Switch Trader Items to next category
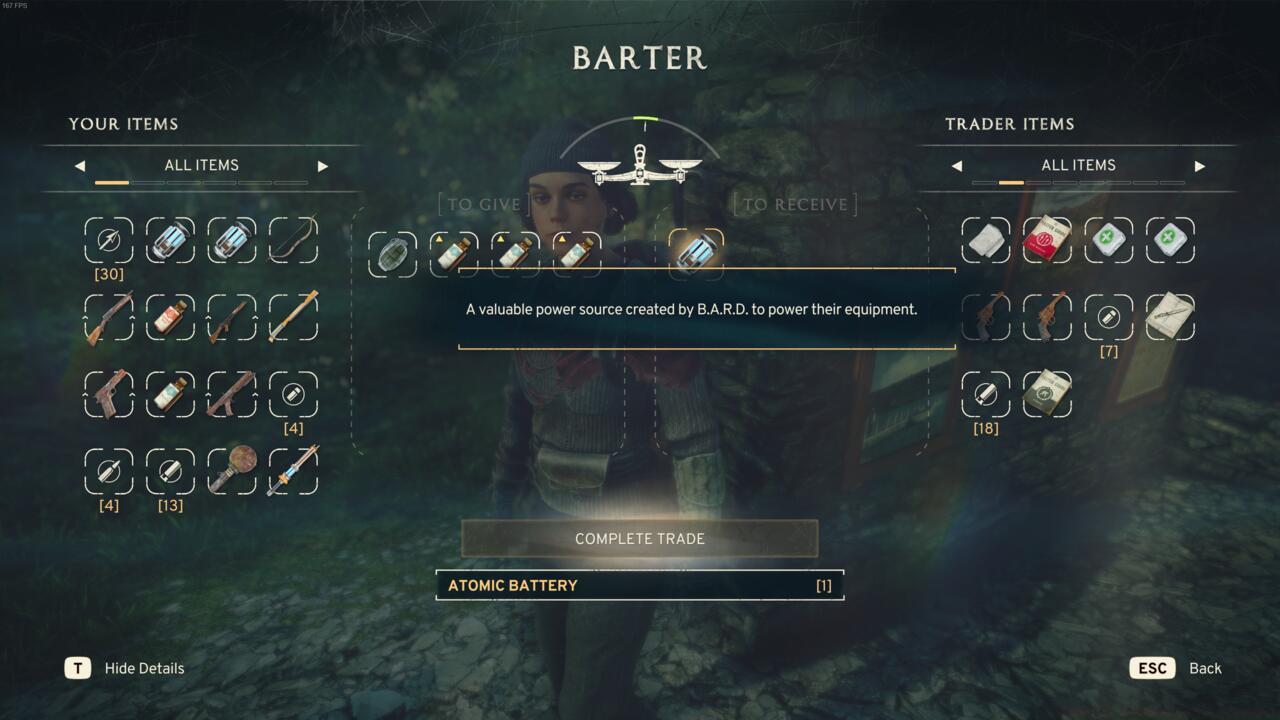The width and height of the screenshot is (1280, 720). coord(1199,166)
